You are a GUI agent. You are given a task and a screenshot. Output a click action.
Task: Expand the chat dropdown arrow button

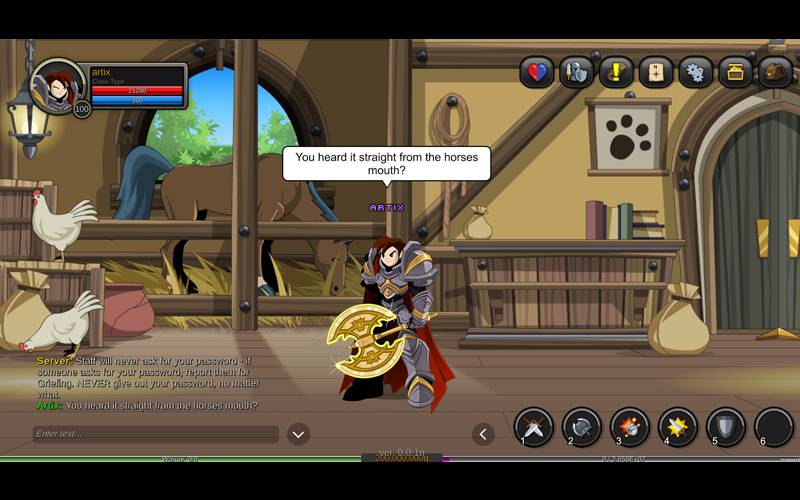pos(298,434)
